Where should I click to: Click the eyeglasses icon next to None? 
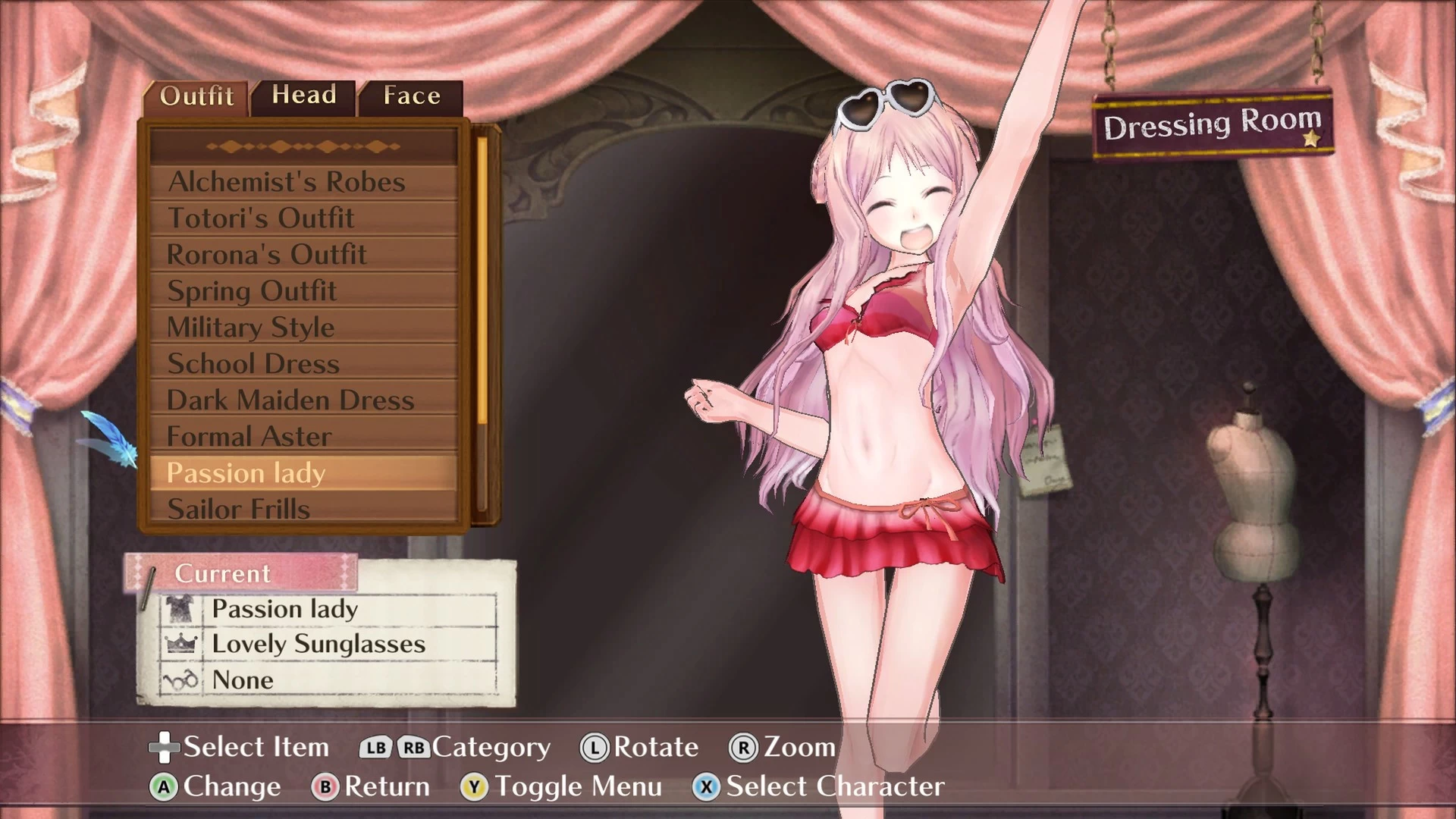[x=182, y=680]
